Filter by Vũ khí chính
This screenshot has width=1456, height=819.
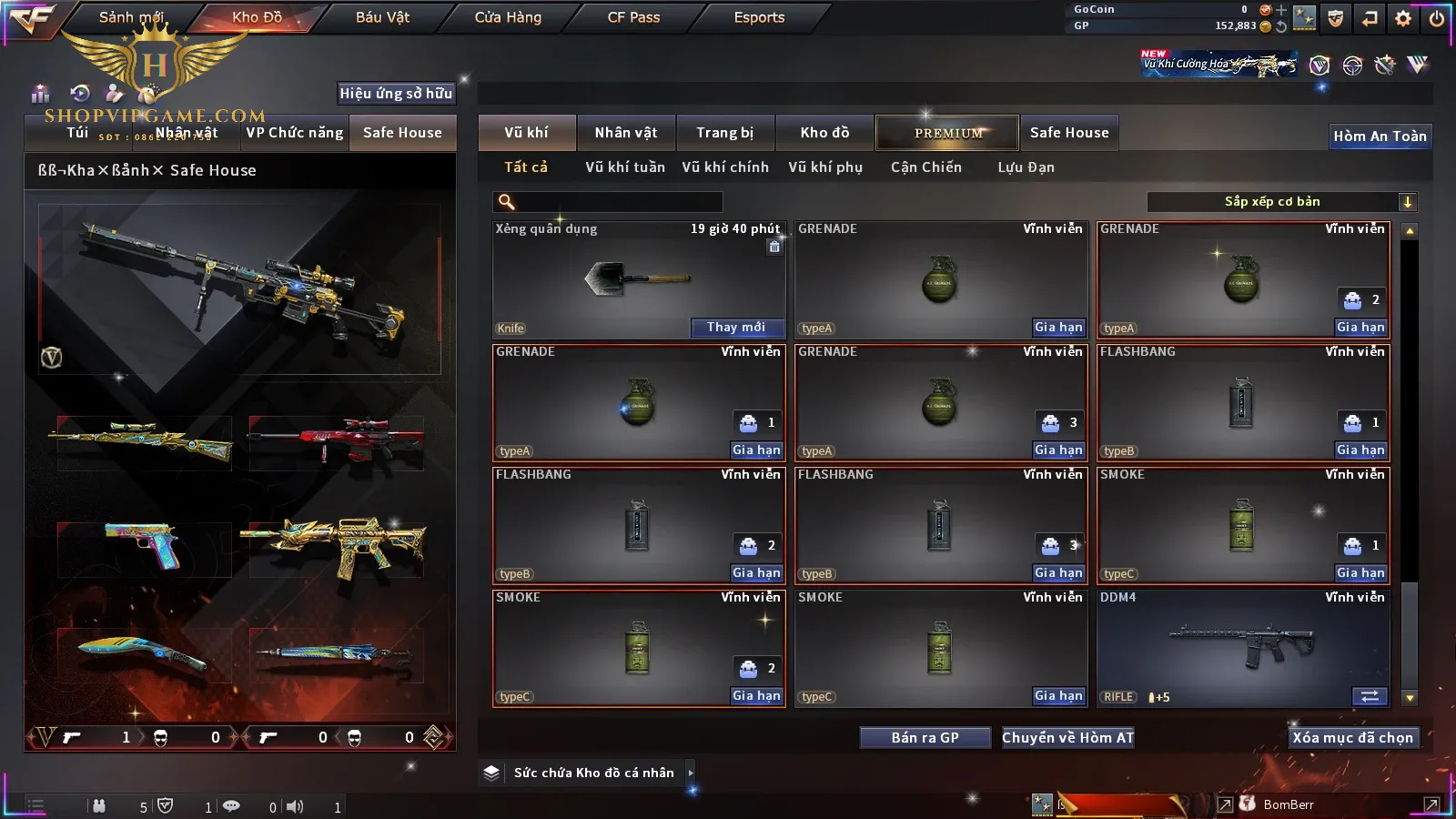pos(725,167)
